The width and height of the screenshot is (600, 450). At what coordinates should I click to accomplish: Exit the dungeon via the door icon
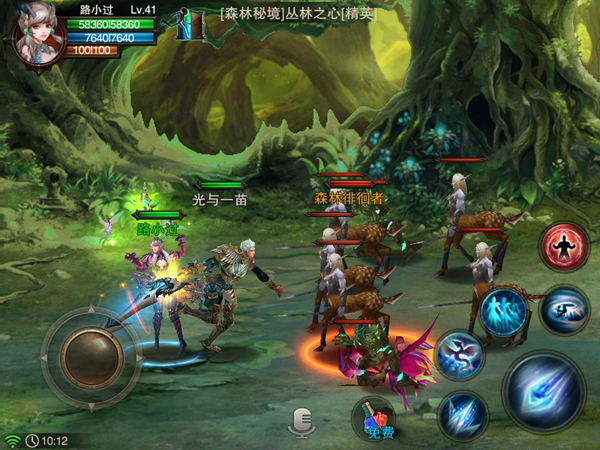click(x=190, y=26)
